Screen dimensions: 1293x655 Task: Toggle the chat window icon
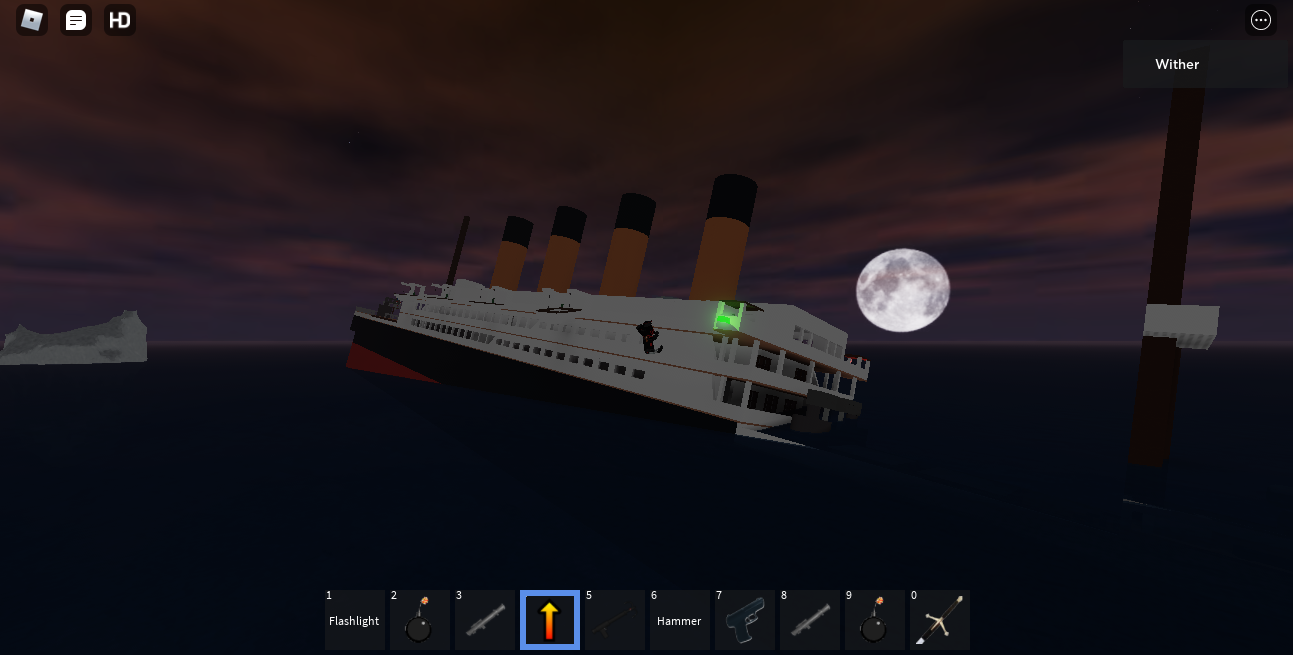pyautogui.click(x=76, y=20)
